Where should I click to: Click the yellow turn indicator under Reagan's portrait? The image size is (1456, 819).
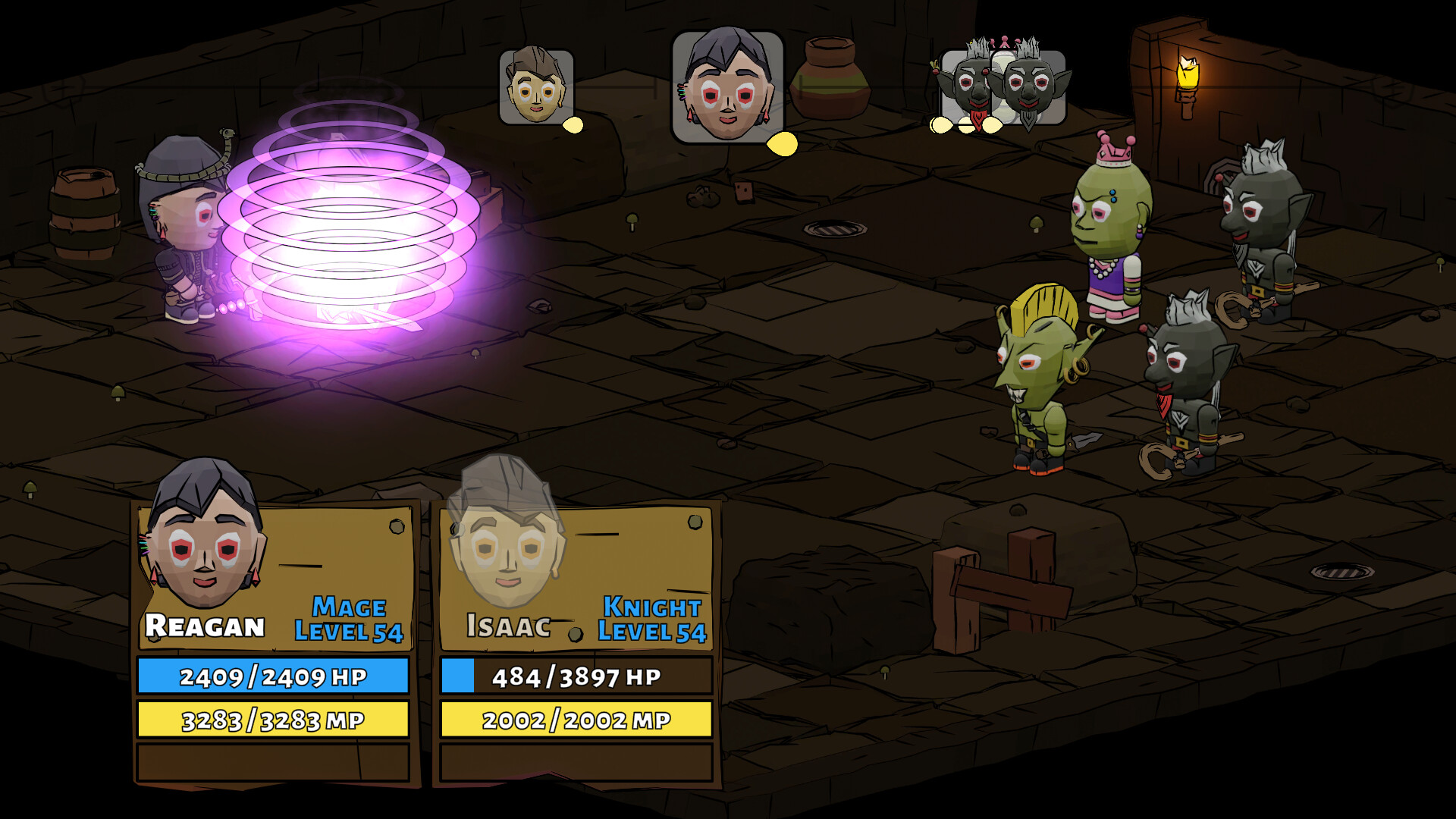point(782,141)
